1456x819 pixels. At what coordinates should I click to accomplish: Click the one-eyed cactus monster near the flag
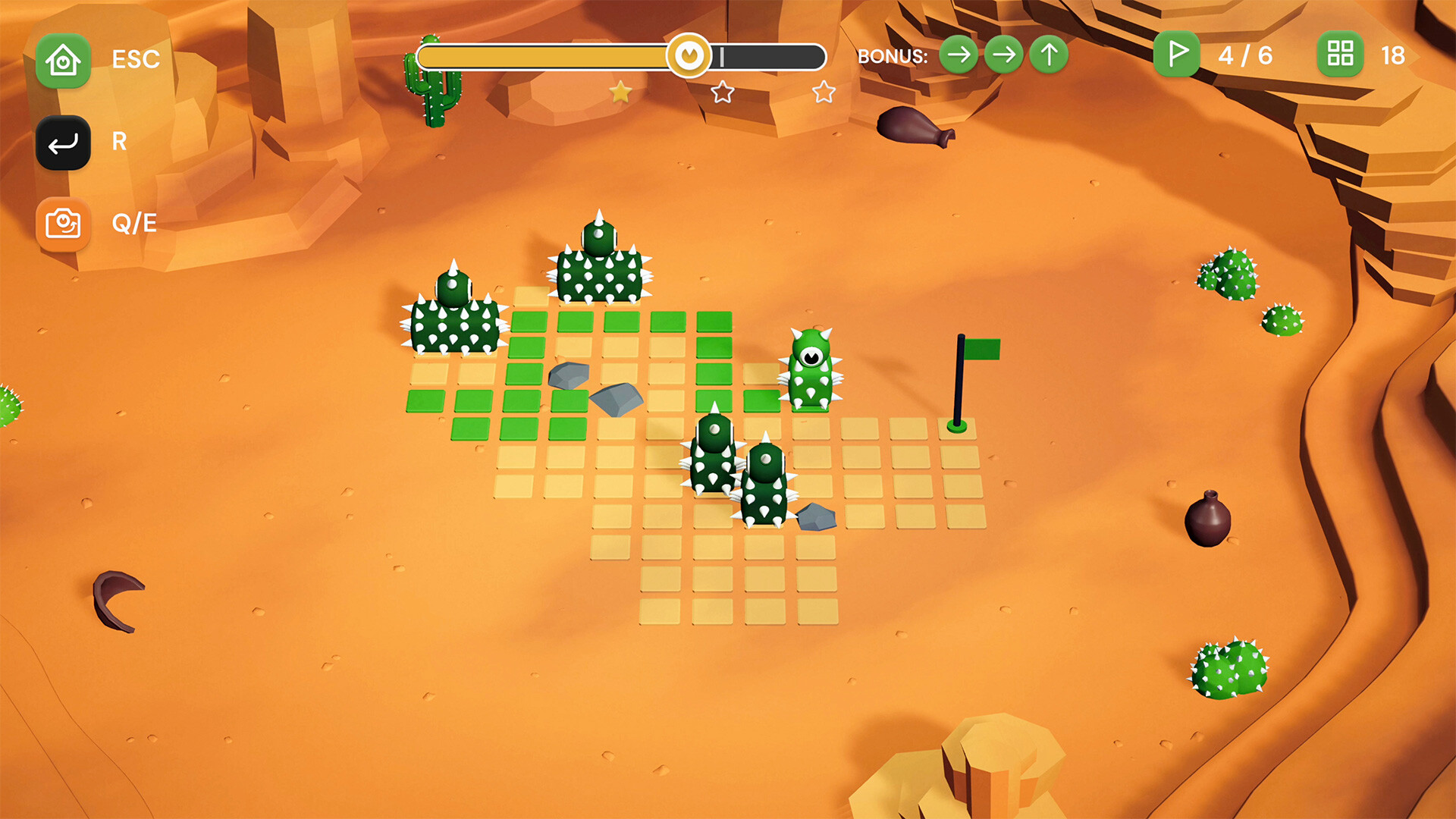811,368
